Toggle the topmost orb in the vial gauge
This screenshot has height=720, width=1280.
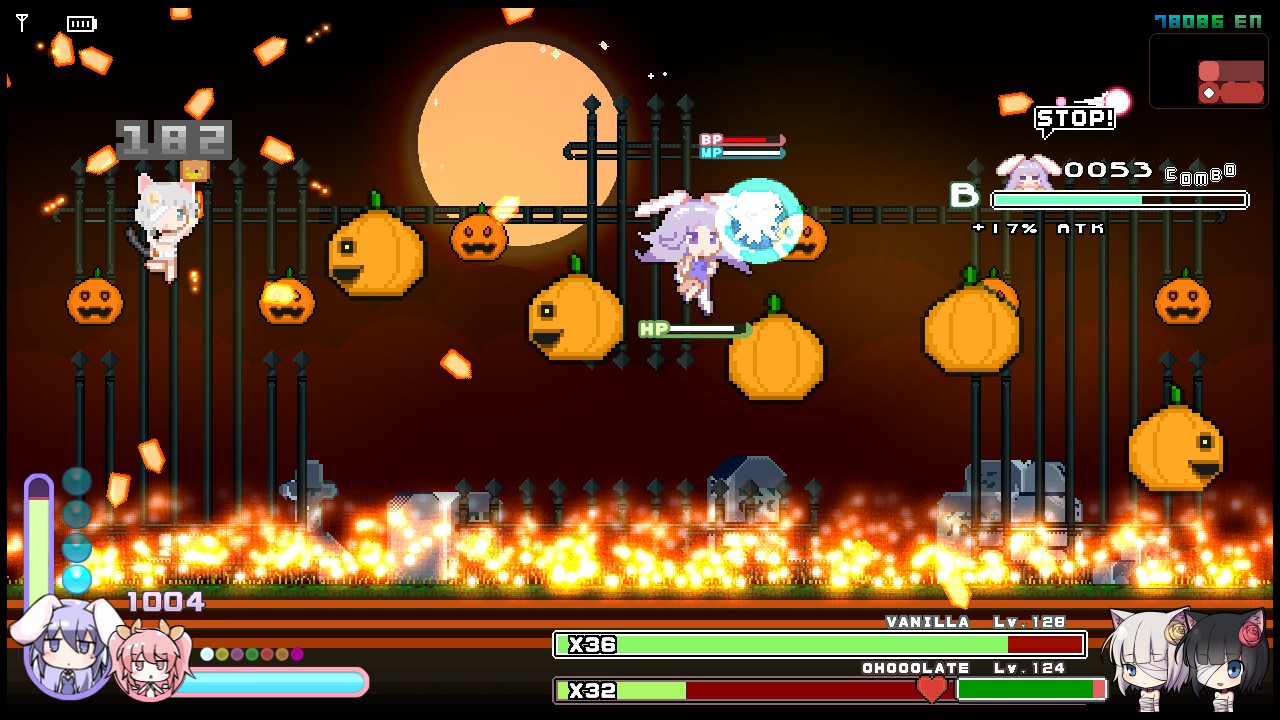point(77,481)
